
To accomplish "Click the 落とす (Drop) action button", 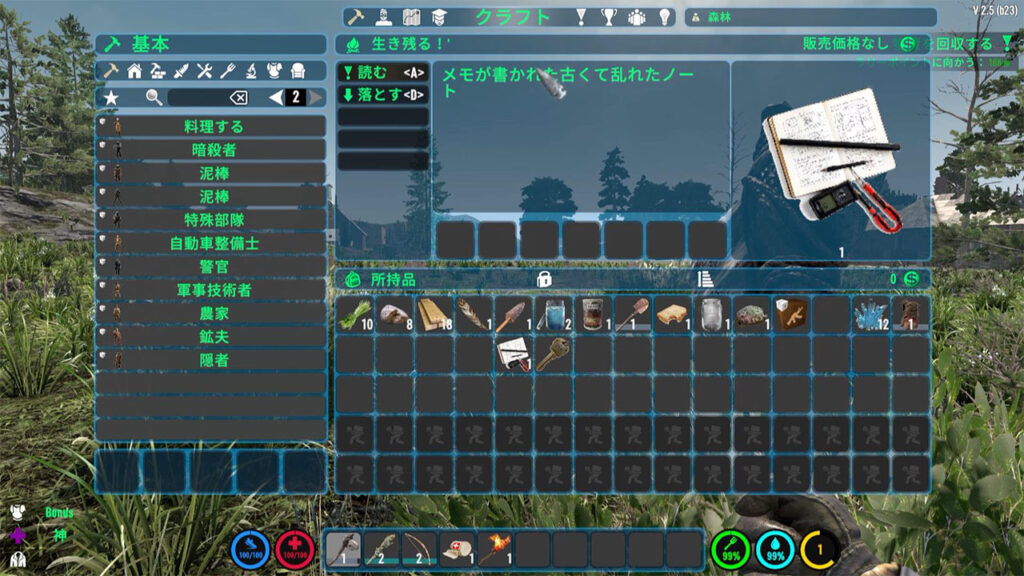I will [383, 95].
